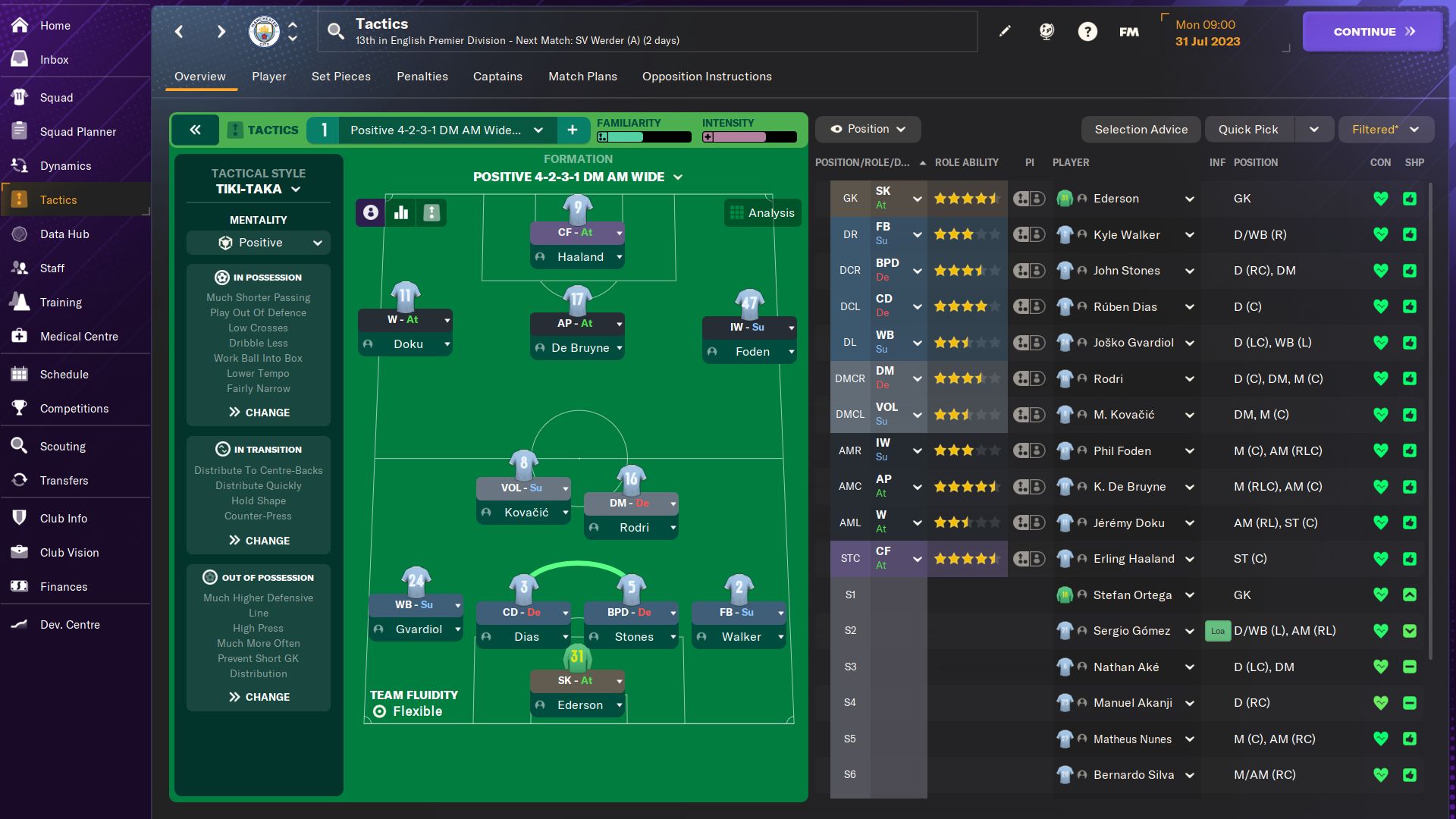
Task: Click the edit pencil icon in top bar
Action: pos(1005,31)
